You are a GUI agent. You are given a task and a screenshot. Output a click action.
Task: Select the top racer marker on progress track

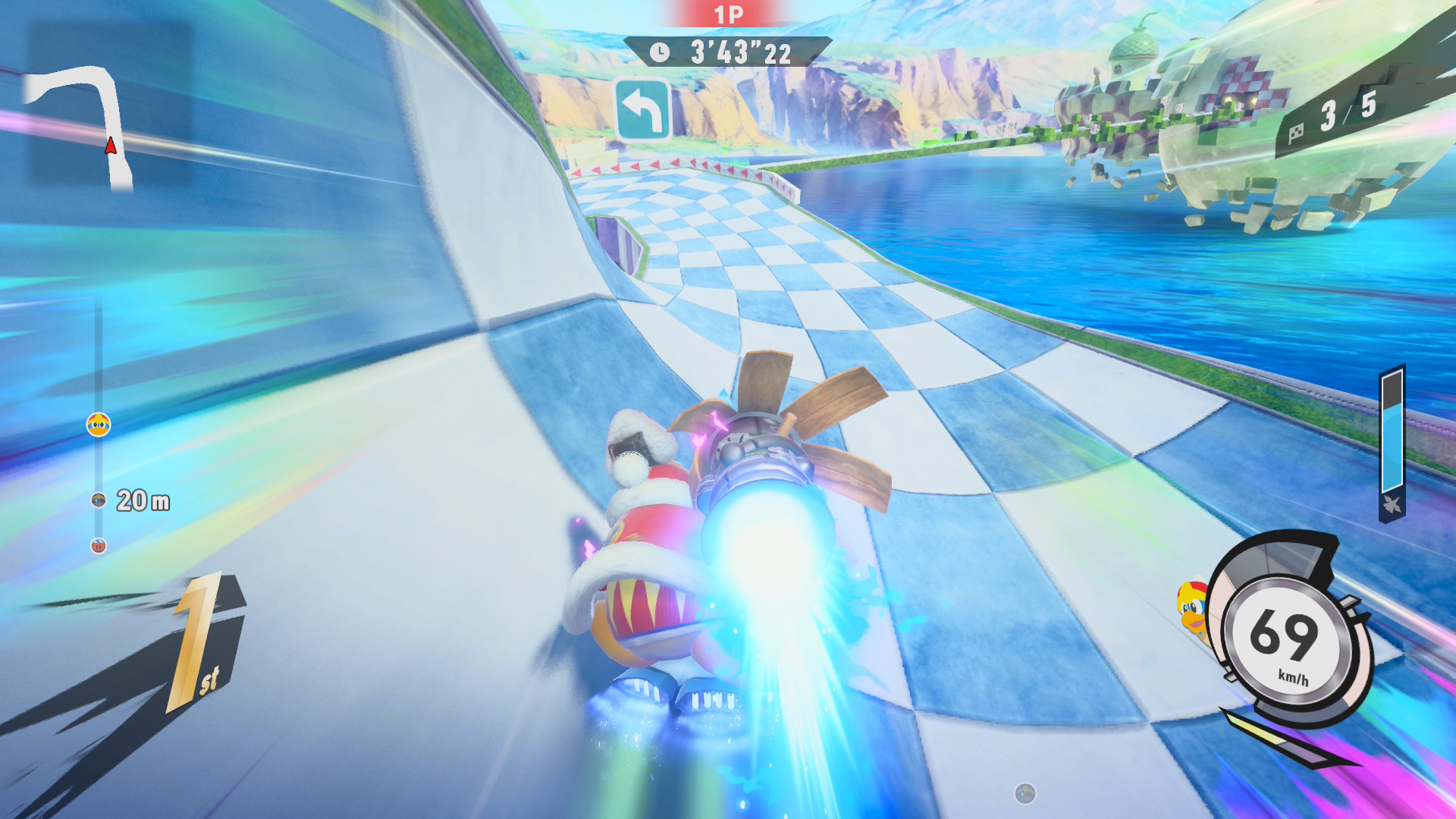pos(99,425)
